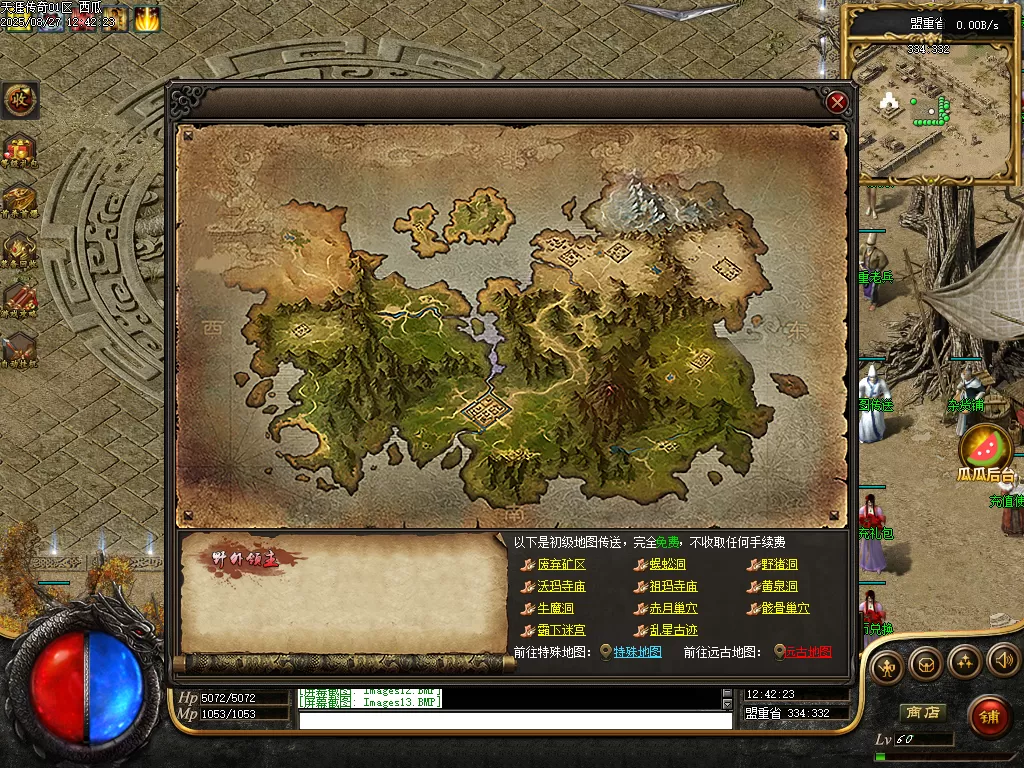Click the 牛魔洞 teleport link

(x=555, y=609)
